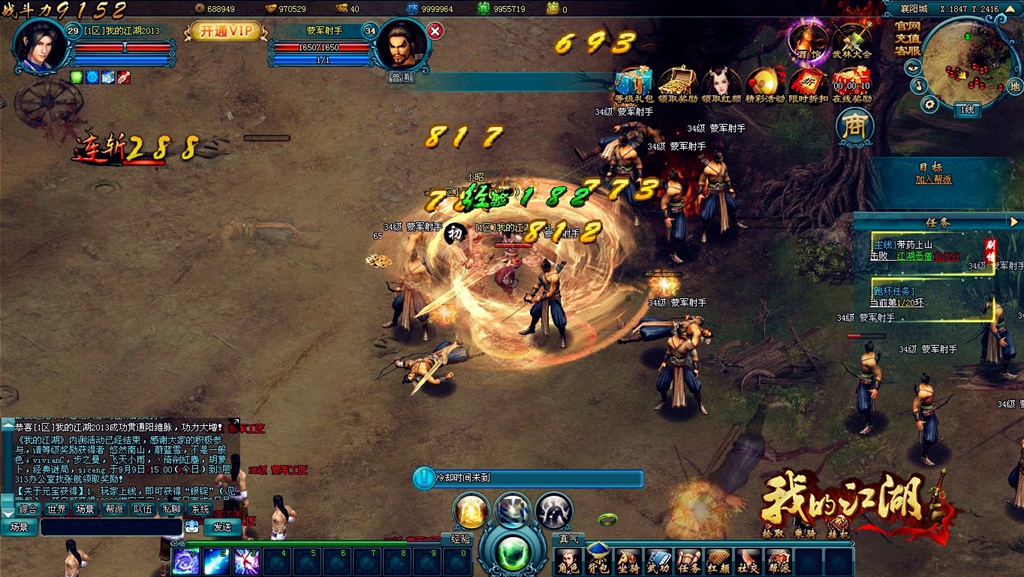The image size is (1024, 577).
Task: Open the 限时折扣 discount icon
Action: [808, 82]
